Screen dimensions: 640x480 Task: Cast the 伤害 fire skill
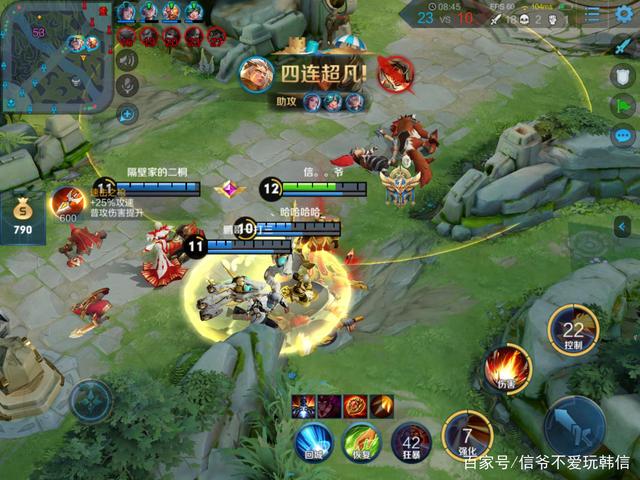click(507, 367)
